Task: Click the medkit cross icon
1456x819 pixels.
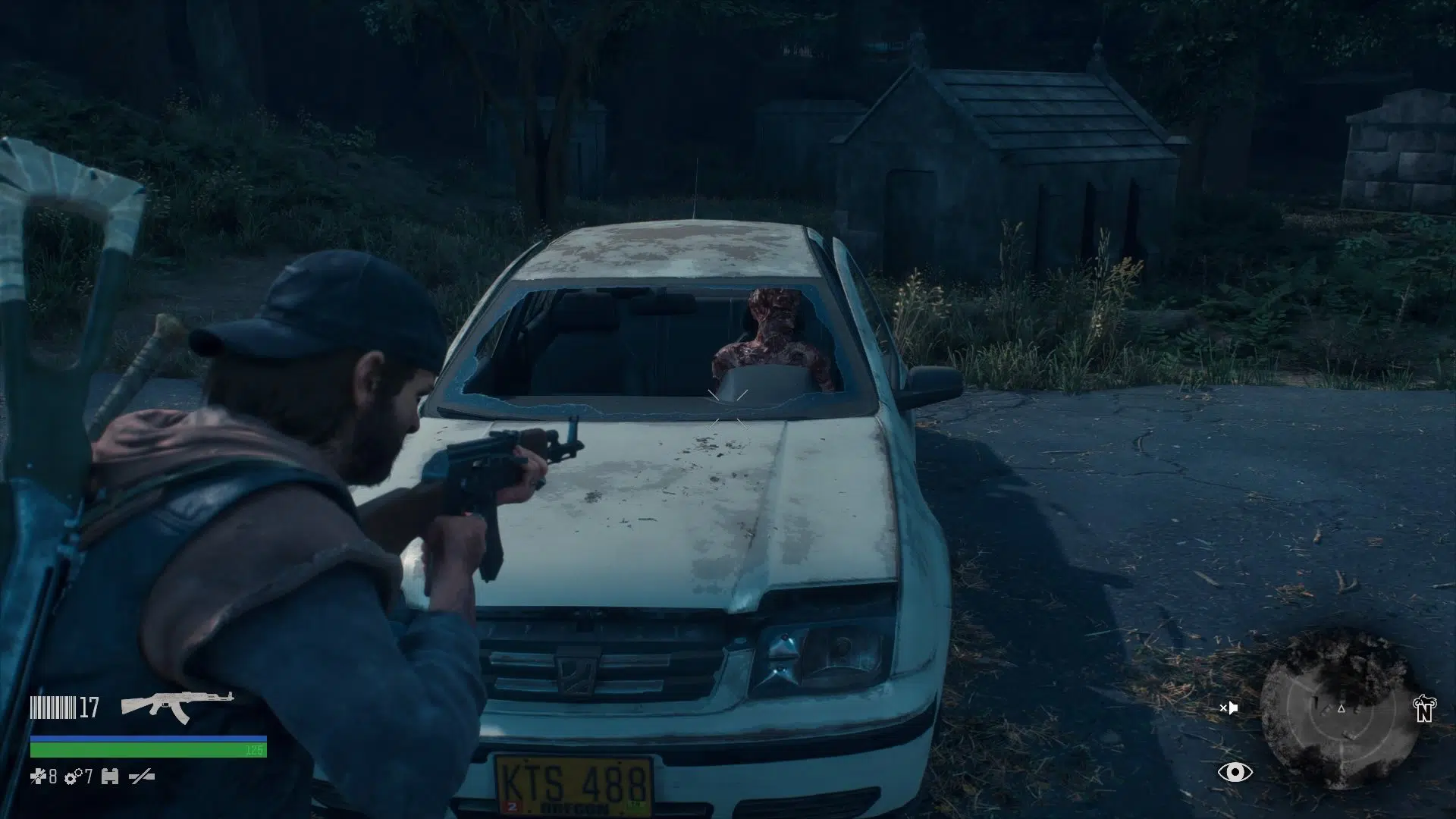Action: pyautogui.click(x=37, y=777)
